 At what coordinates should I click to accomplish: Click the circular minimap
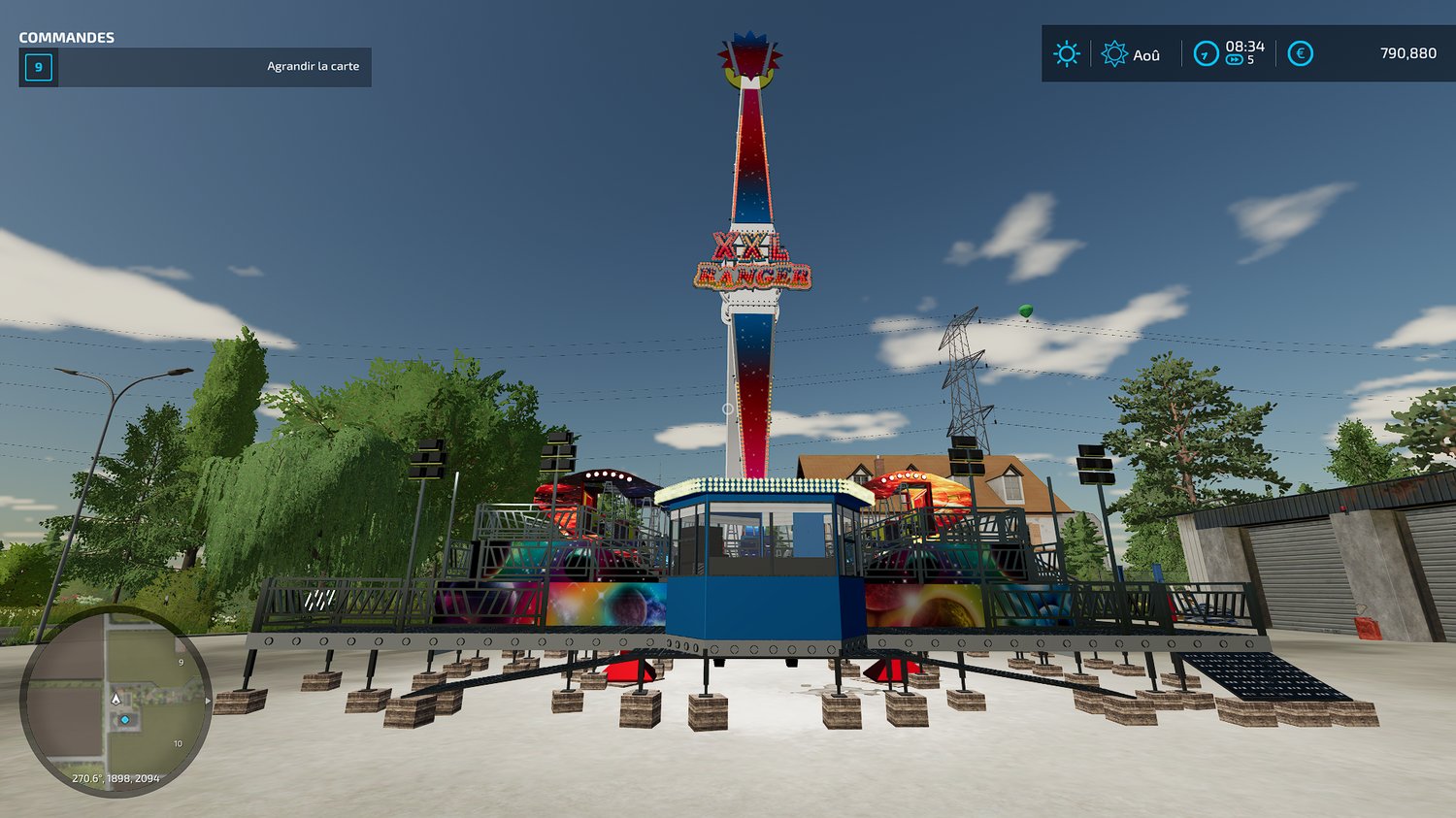pyautogui.click(x=116, y=701)
